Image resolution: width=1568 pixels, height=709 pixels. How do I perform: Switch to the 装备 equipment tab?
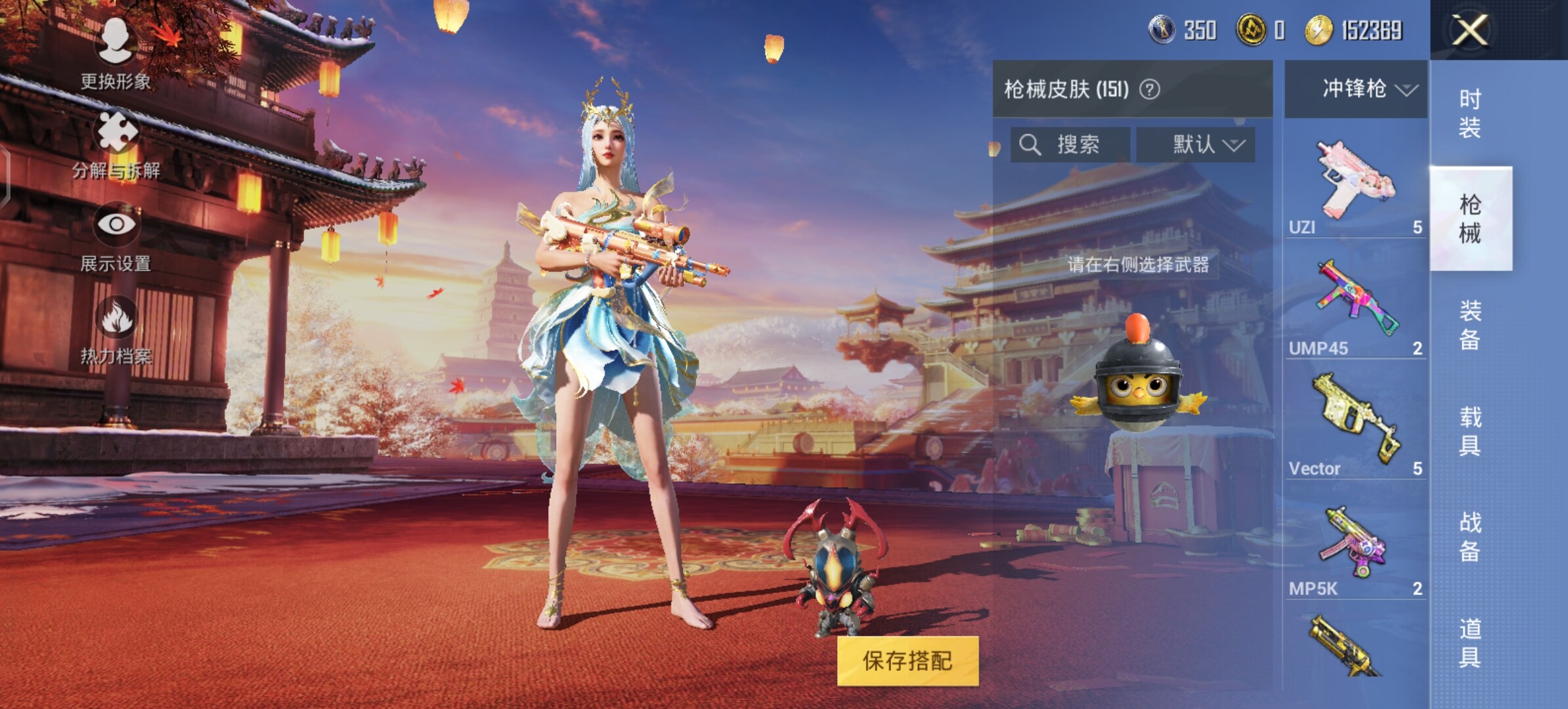1471,325
